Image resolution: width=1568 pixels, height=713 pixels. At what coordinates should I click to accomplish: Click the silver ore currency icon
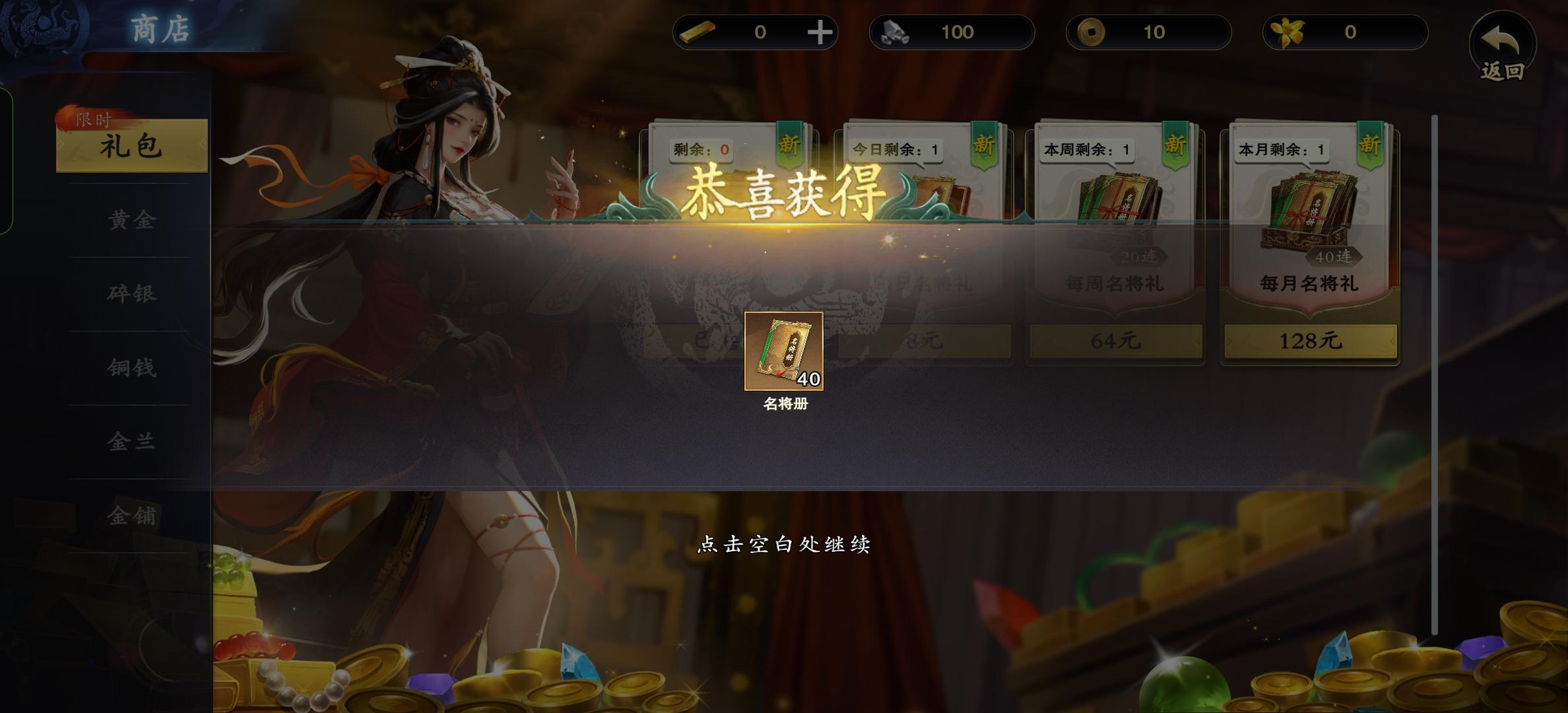pos(895,32)
